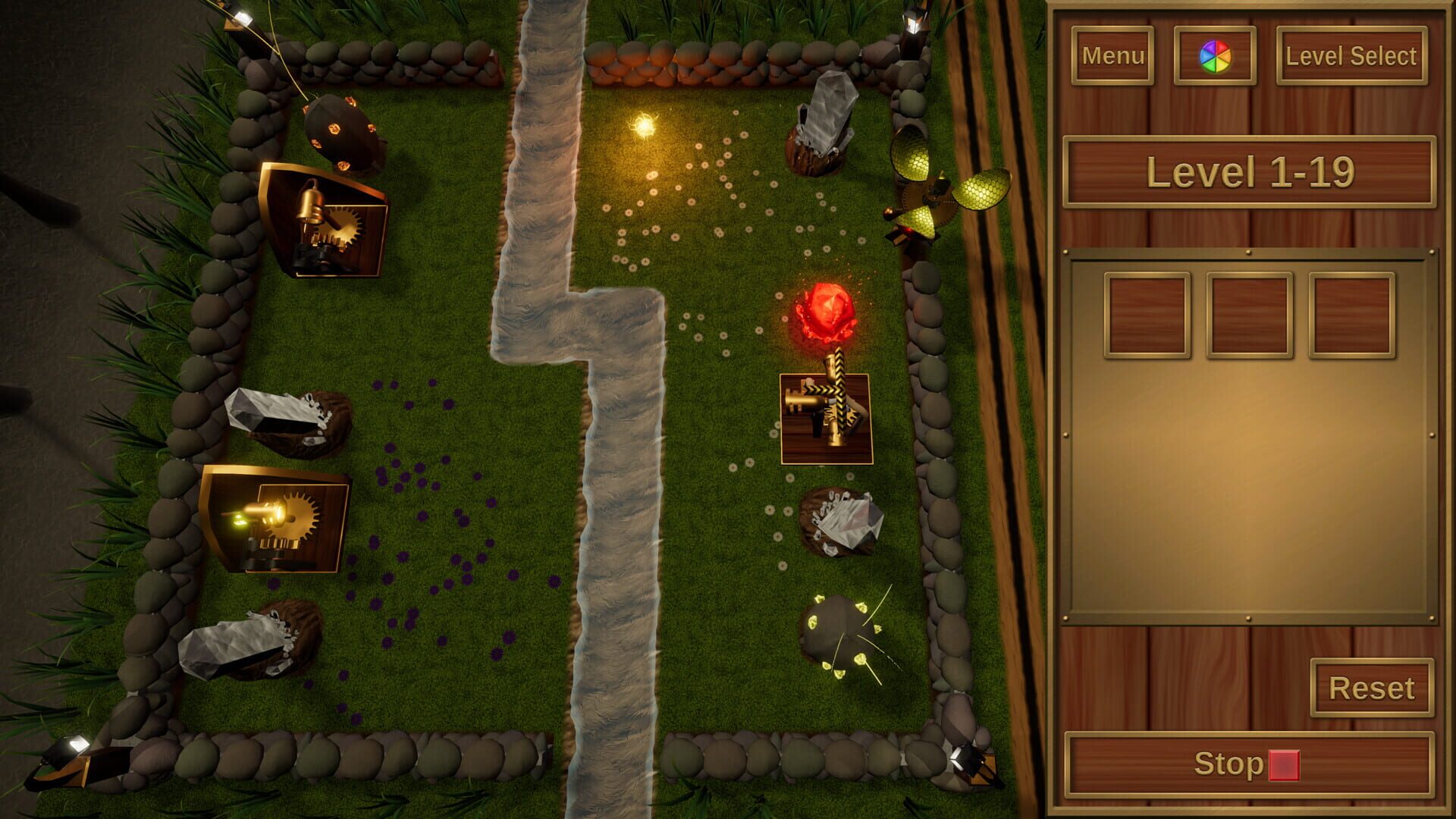1456x819 pixels.
Task: Toggle the lantern on the top-right wall
Action: (912, 23)
